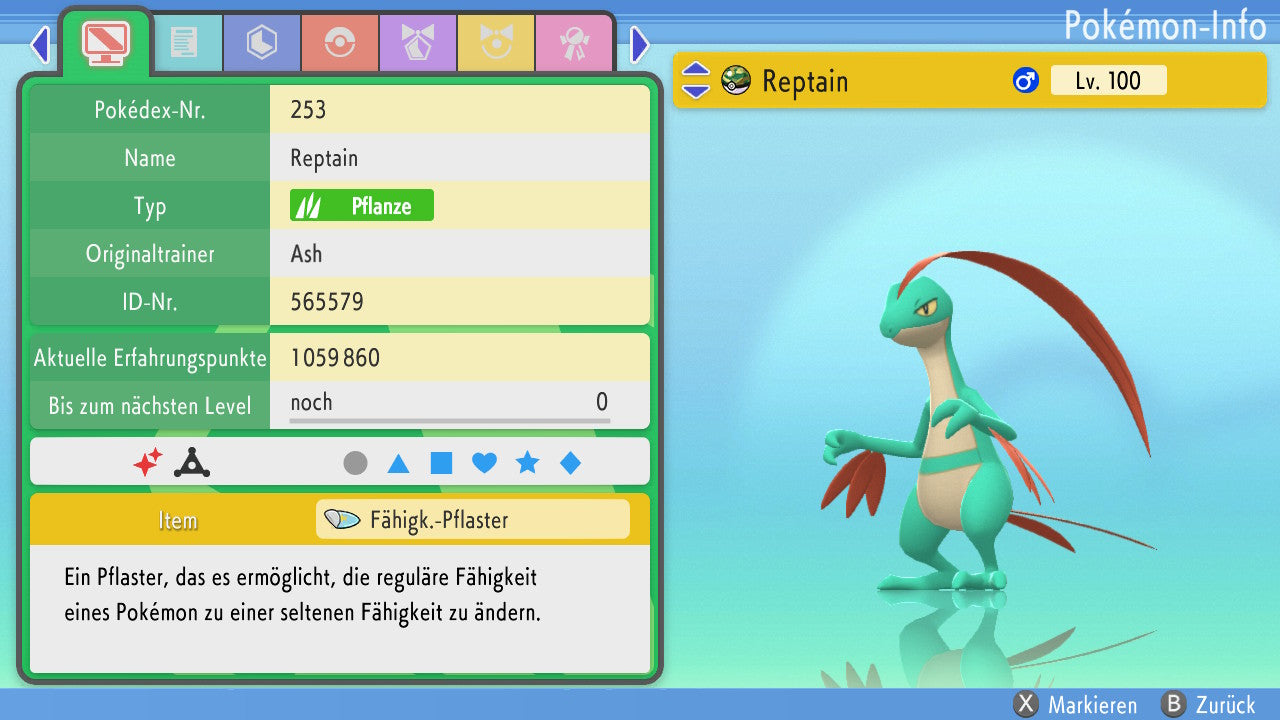Viewport: 1280px width, 720px height.
Task: Switch to the teal document memo tab
Action: pyautogui.click(x=184, y=43)
